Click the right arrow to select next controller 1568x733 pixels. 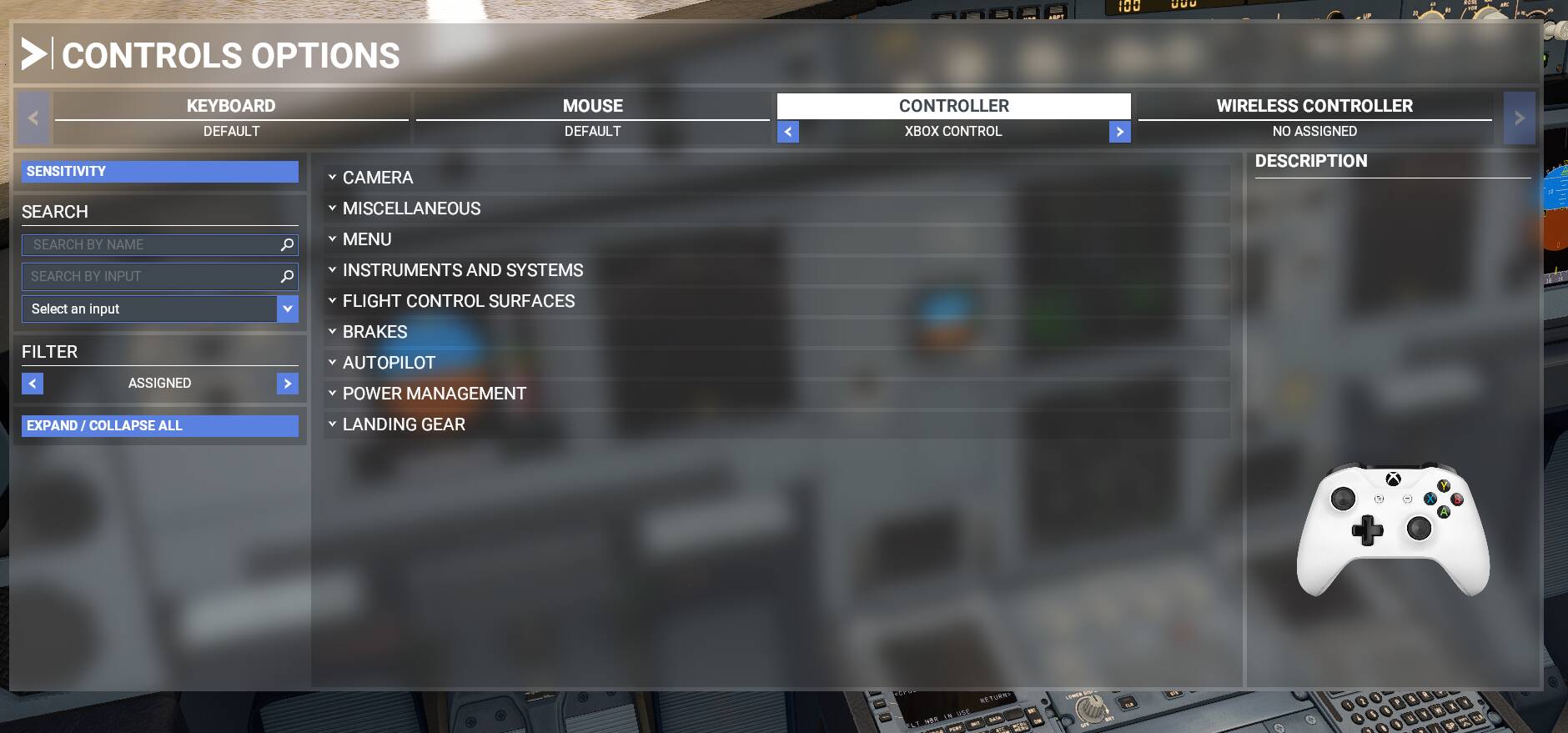pos(1121,132)
